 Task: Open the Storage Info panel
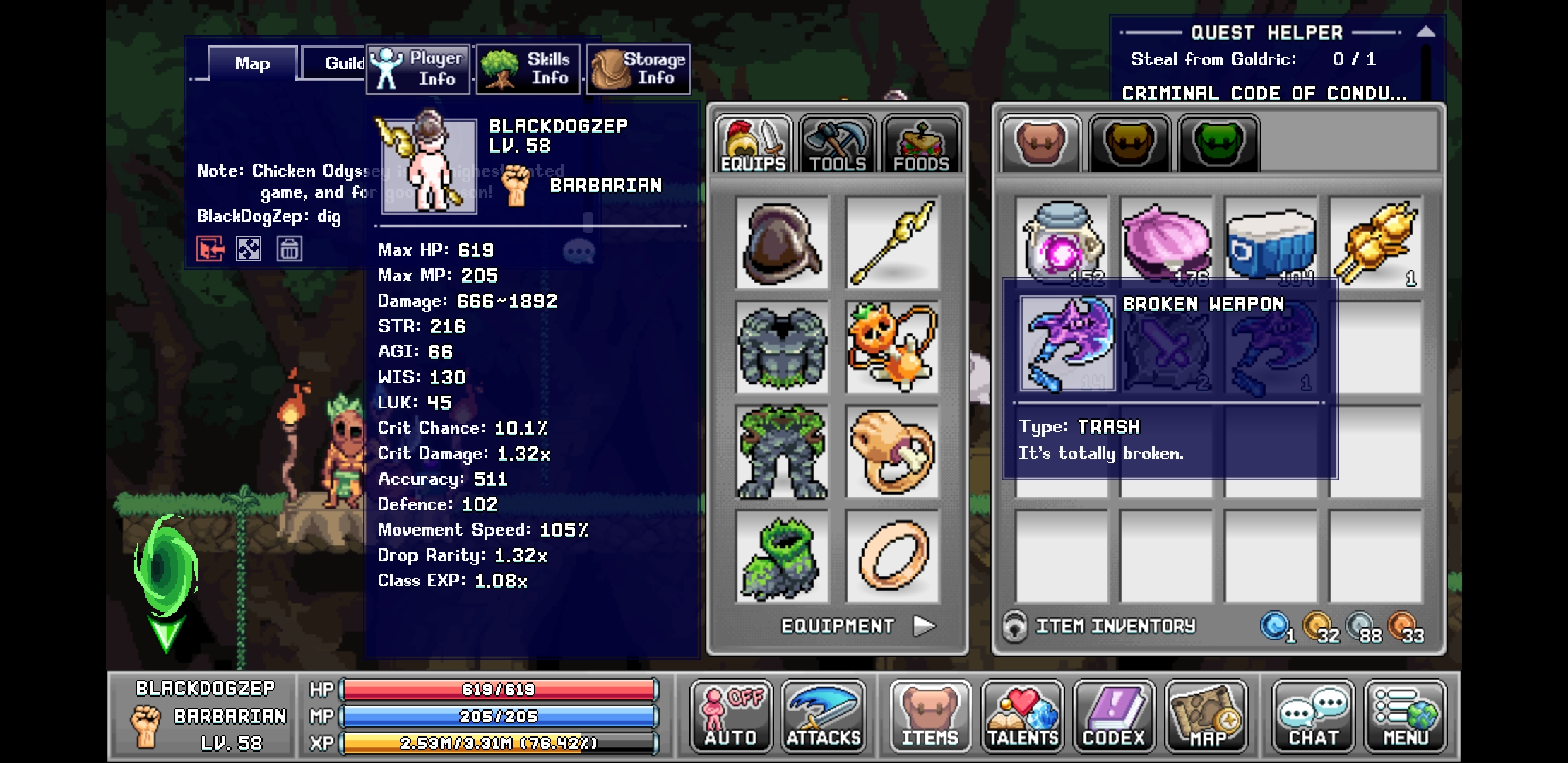(x=638, y=69)
